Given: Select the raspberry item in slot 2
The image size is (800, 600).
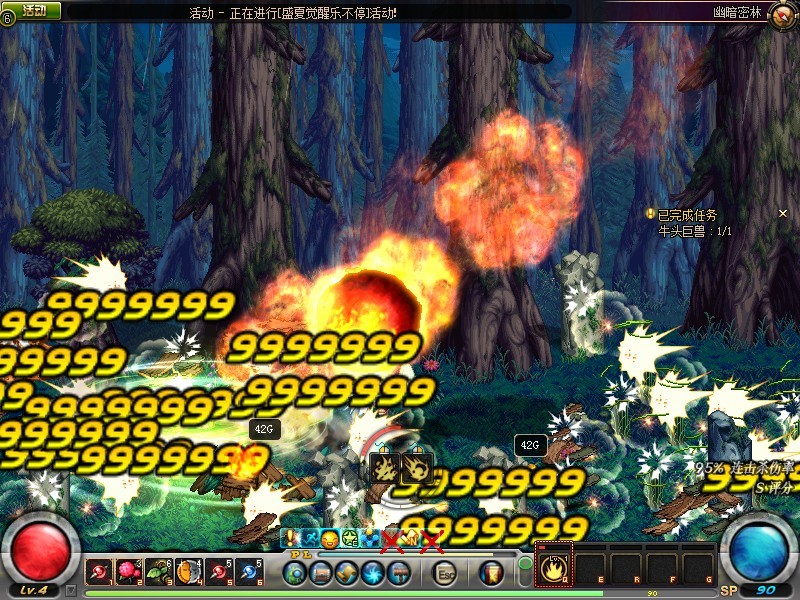Looking at the screenshot, I should click(129, 571).
